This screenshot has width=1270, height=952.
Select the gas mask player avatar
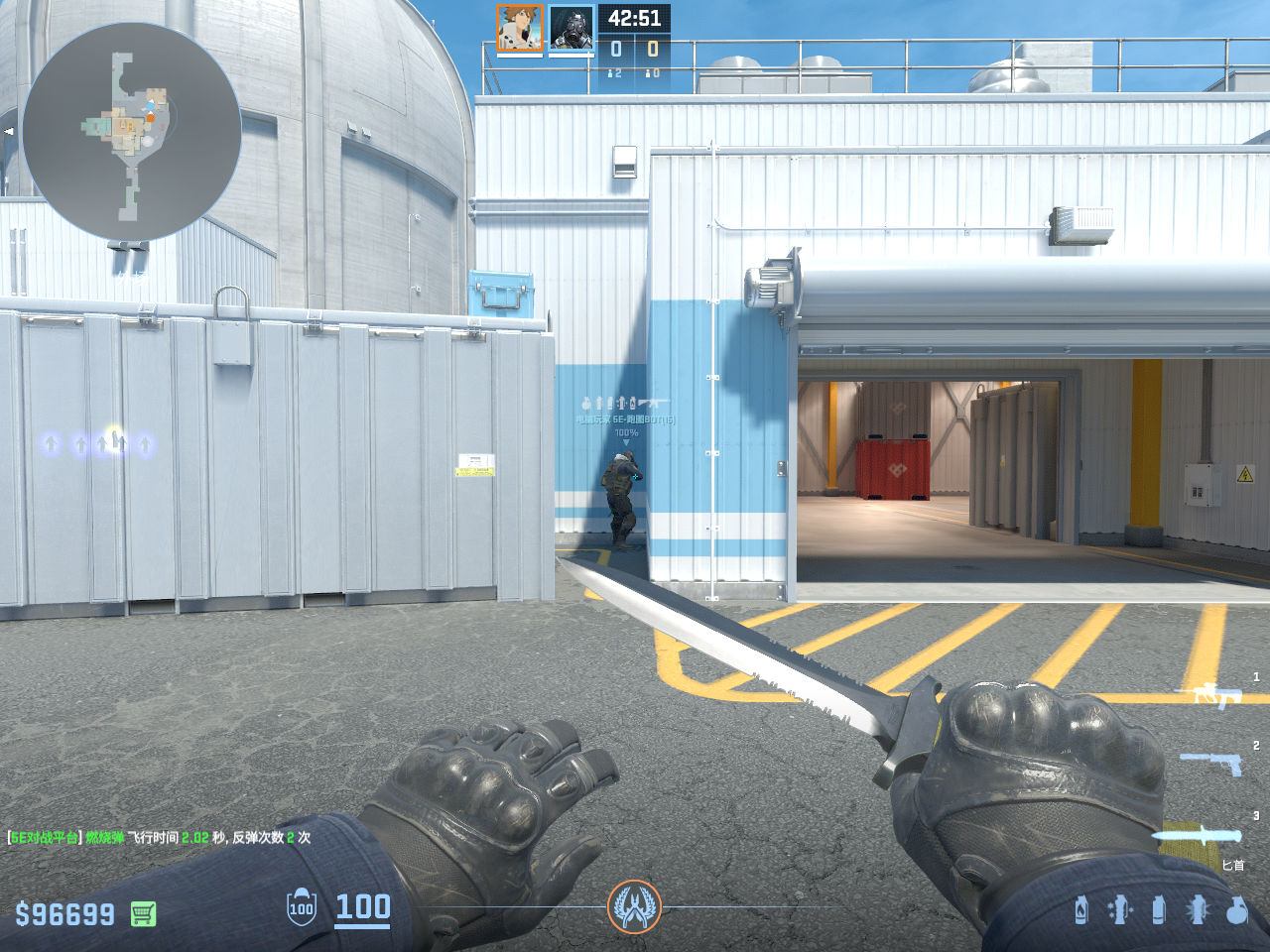tap(571, 28)
